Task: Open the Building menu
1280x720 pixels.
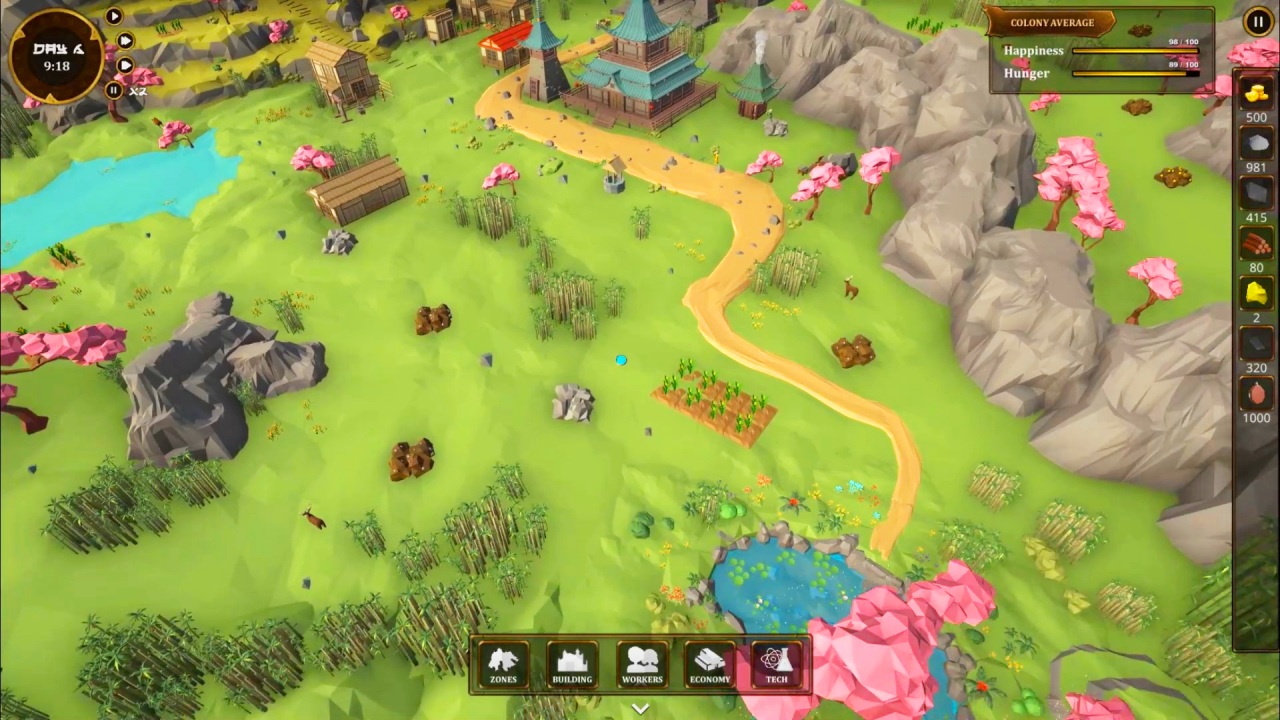Action: click(572, 665)
